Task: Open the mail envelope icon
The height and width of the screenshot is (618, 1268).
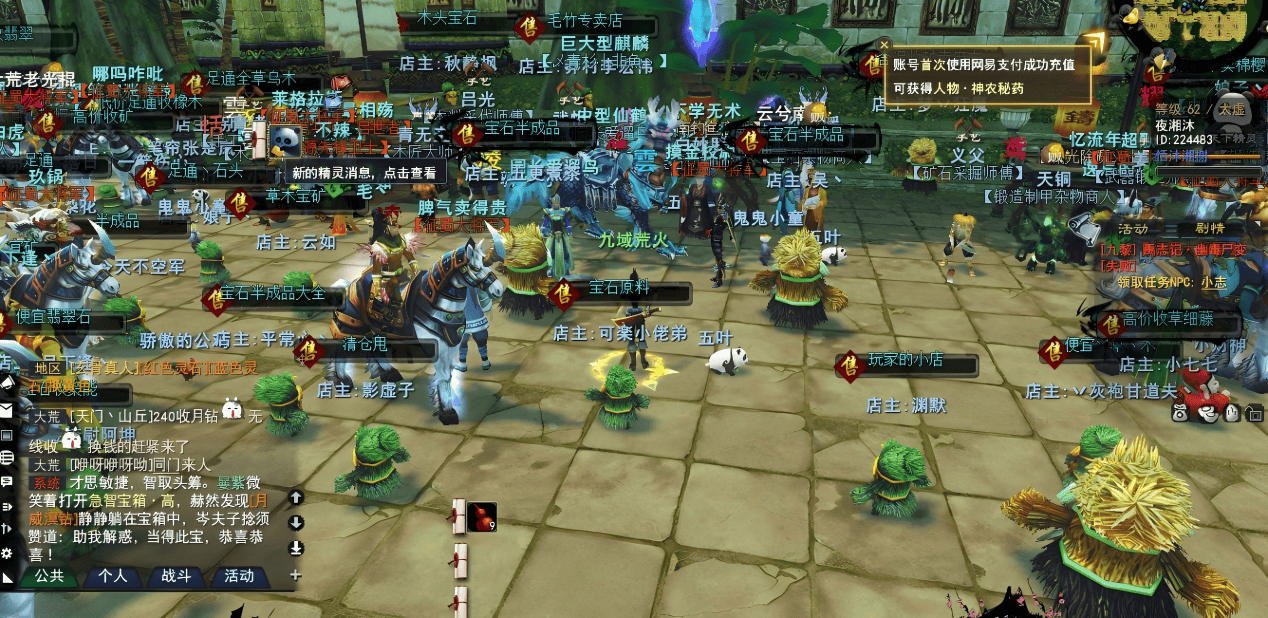Action: (6, 410)
